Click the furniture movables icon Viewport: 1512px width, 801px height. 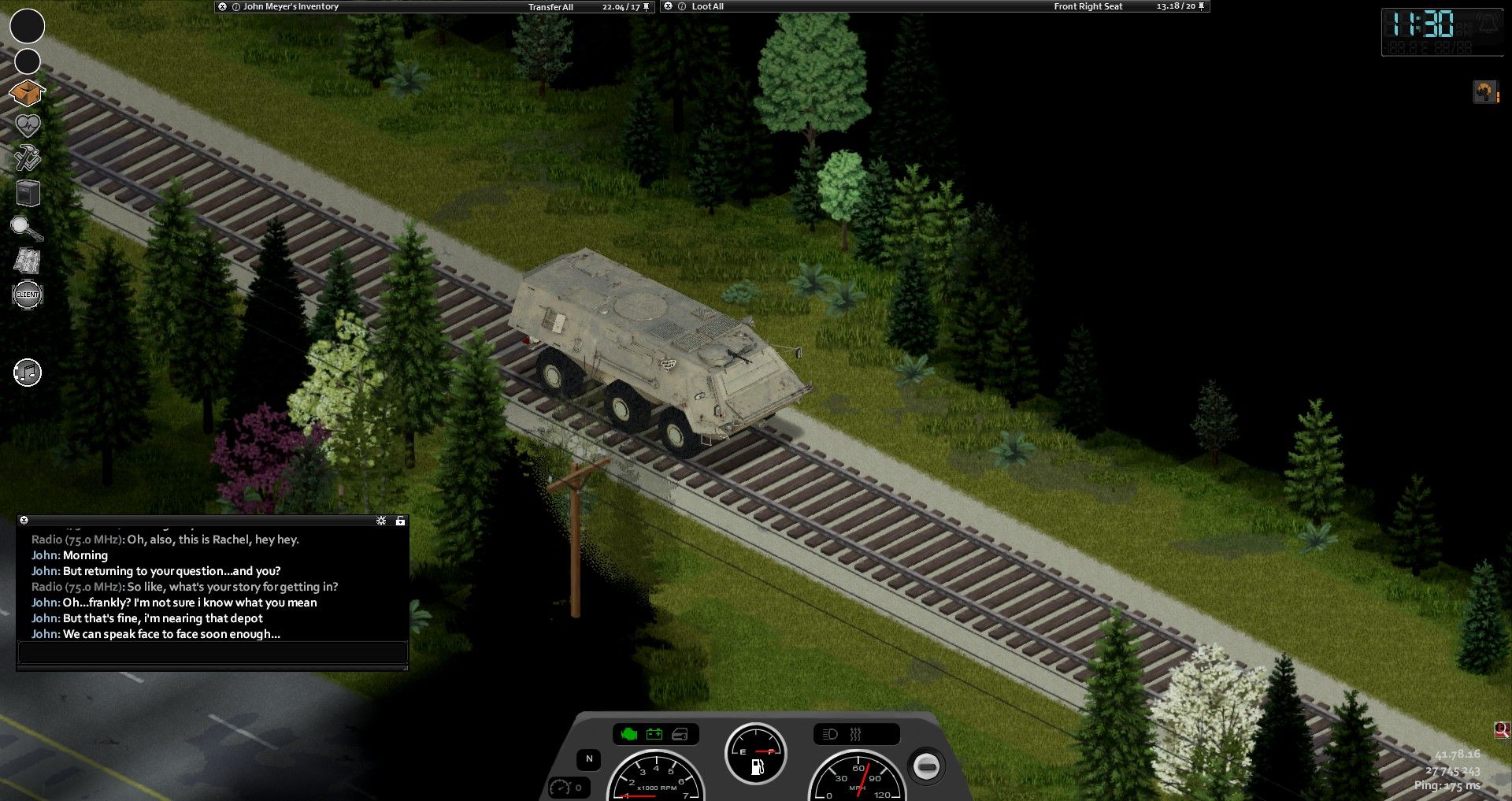click(28, 193)
